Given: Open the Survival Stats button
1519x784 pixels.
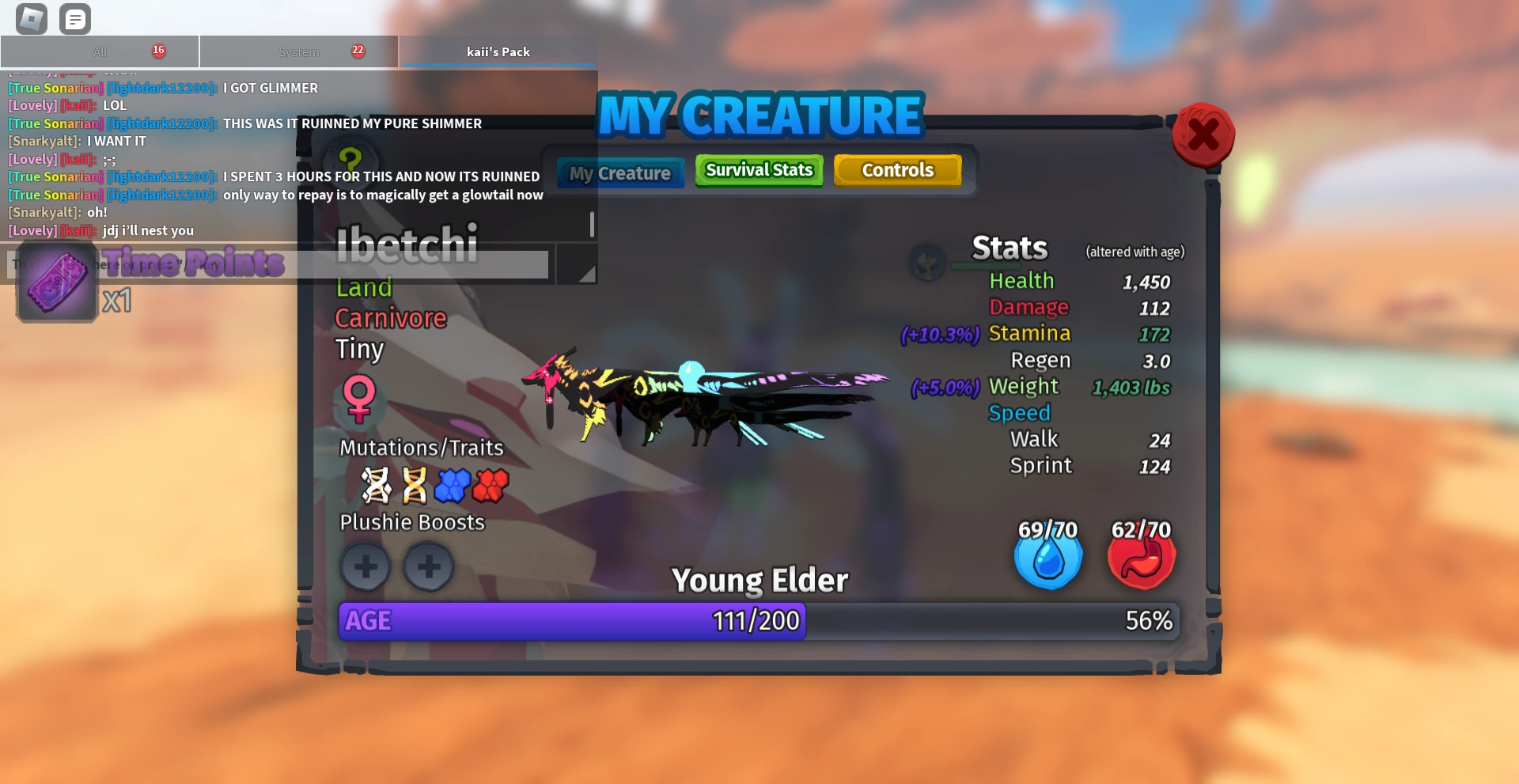Looking at the screenshot, I should pos(758,170).
